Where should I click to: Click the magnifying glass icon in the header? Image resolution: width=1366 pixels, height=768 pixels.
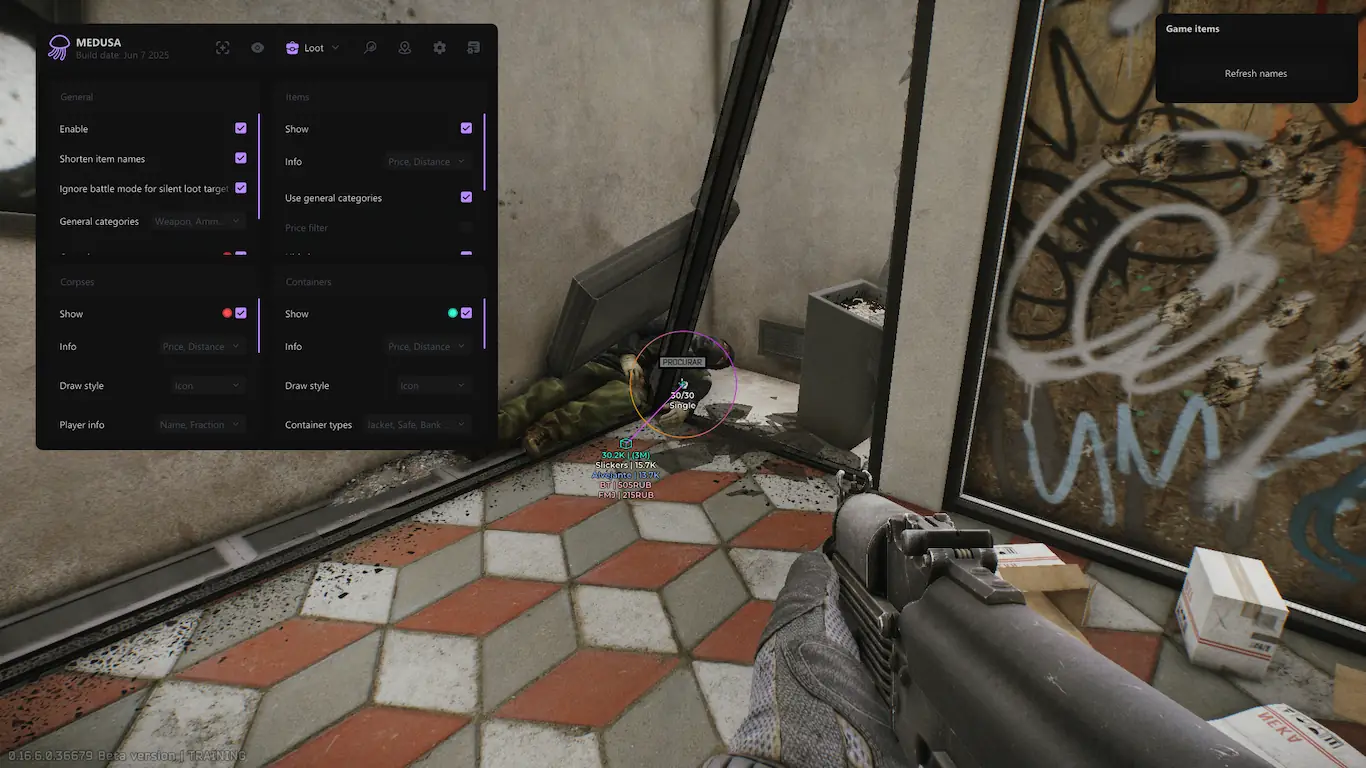370,48
